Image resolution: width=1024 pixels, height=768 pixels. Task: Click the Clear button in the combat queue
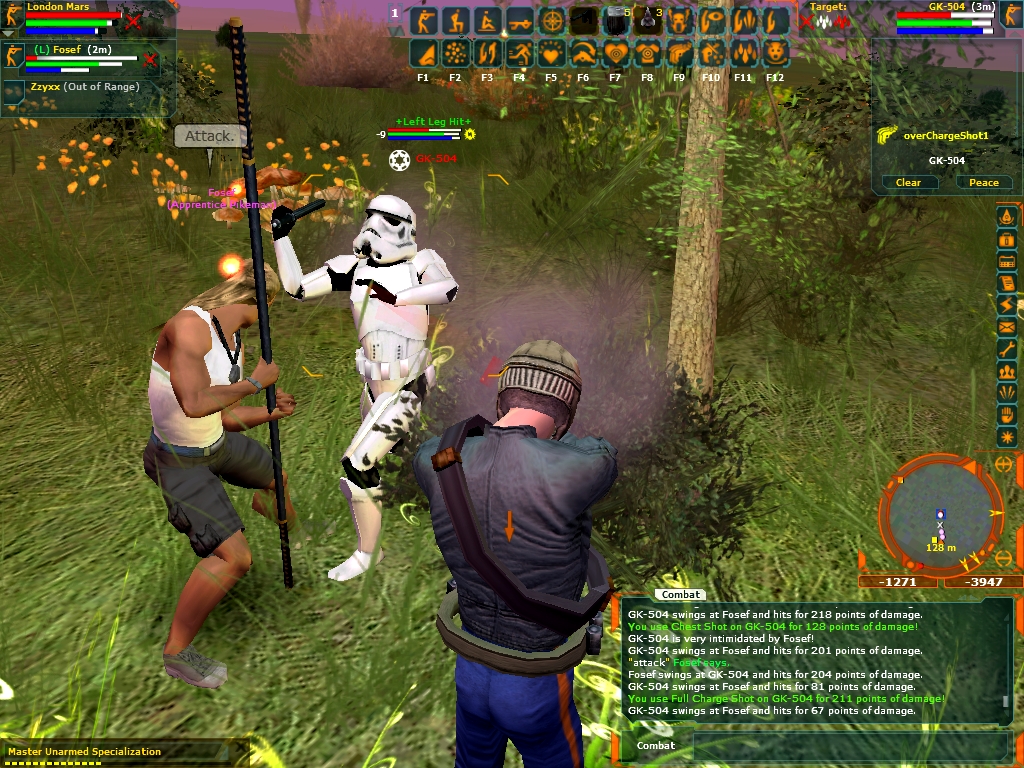coord(908,182)
